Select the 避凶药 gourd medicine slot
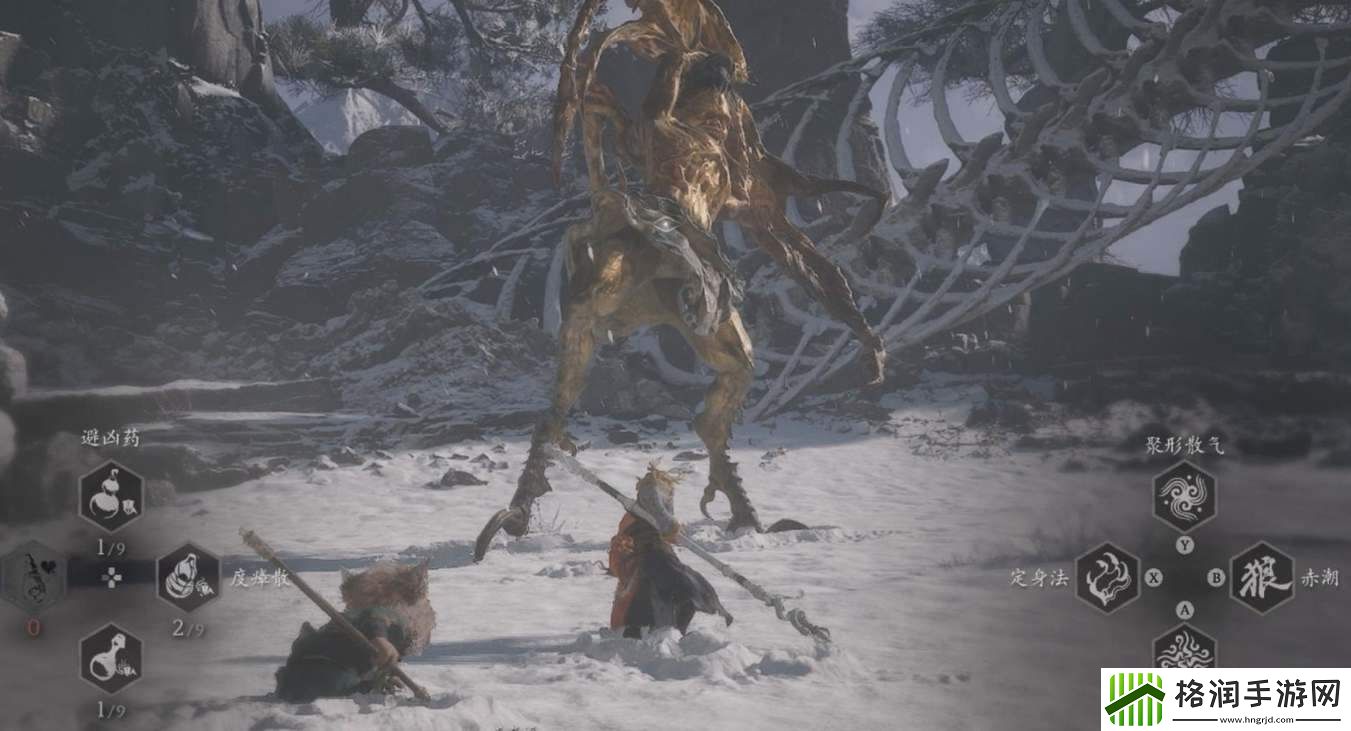Screen dimensions: 1351x731 point(111,495)
